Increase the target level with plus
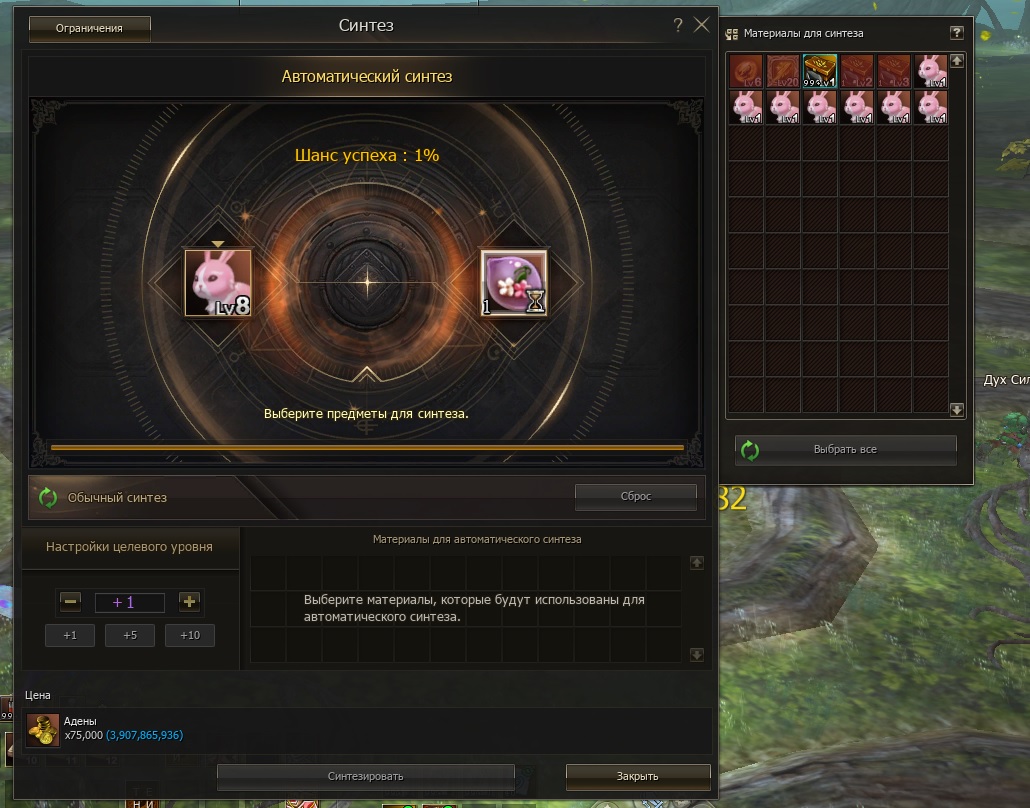1030x808 pixels. 190,602
